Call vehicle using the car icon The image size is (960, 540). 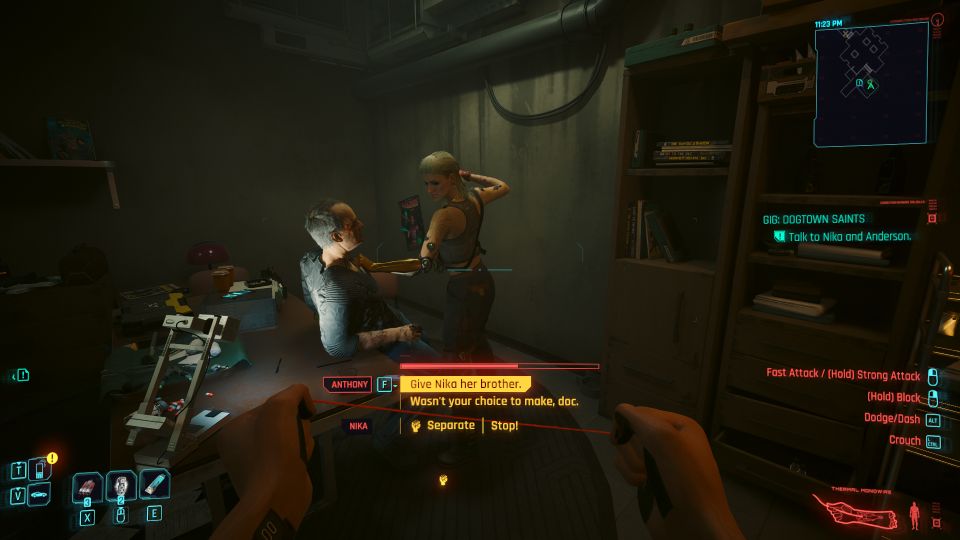pos(38,494)
